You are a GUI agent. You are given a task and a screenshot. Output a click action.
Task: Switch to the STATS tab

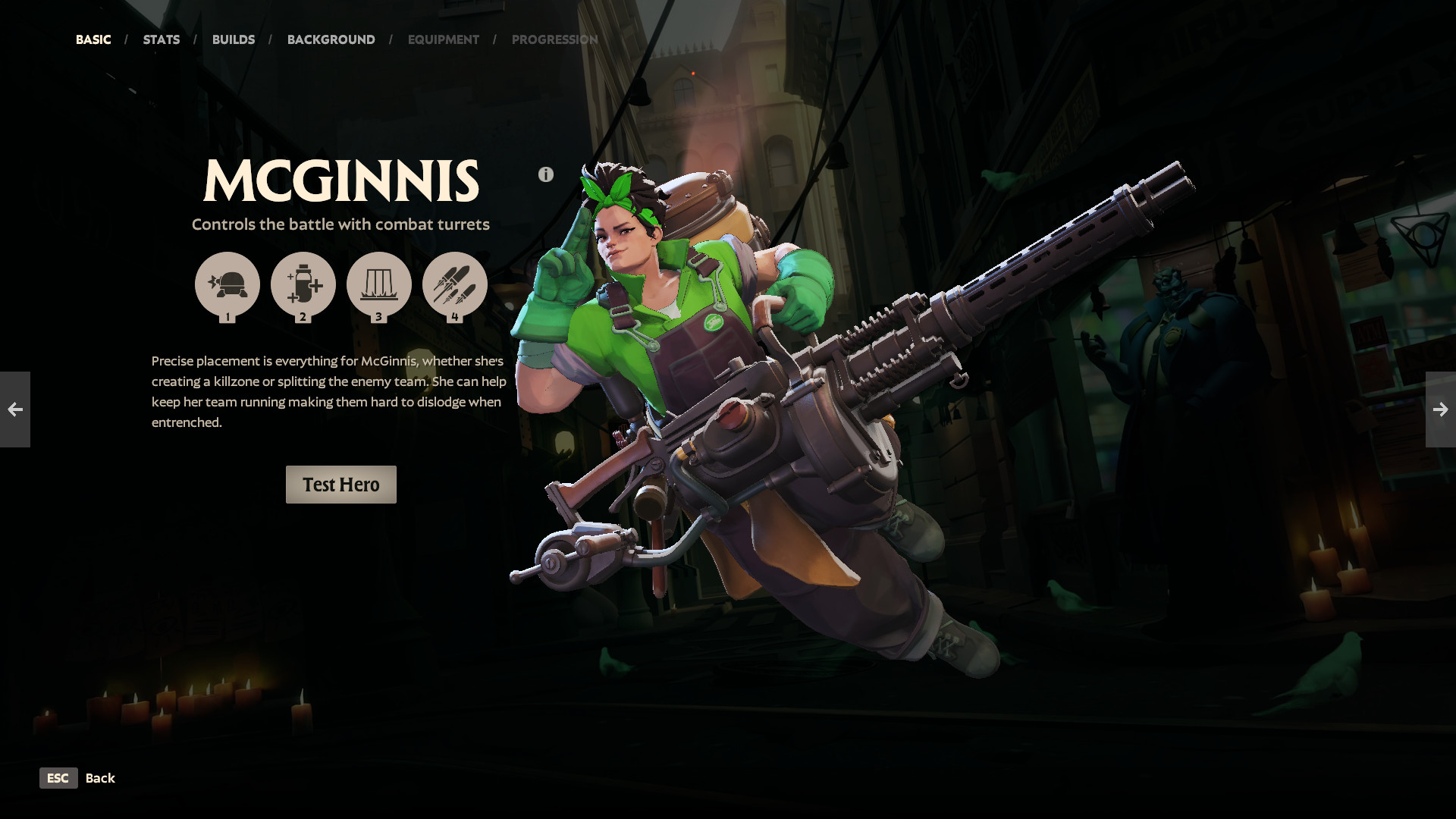click(161, 39)
